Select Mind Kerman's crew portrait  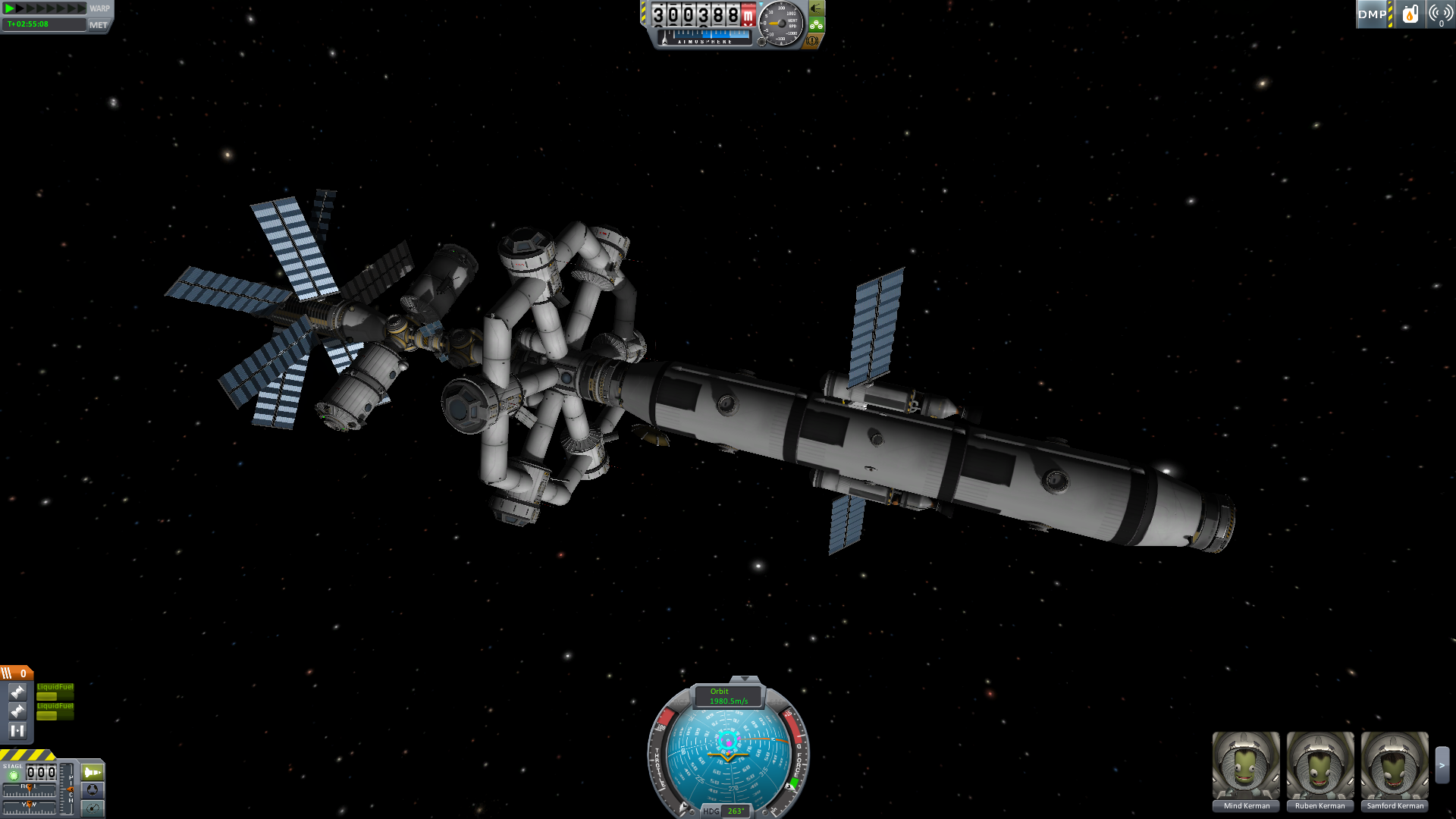click(x=1246, y=765)
